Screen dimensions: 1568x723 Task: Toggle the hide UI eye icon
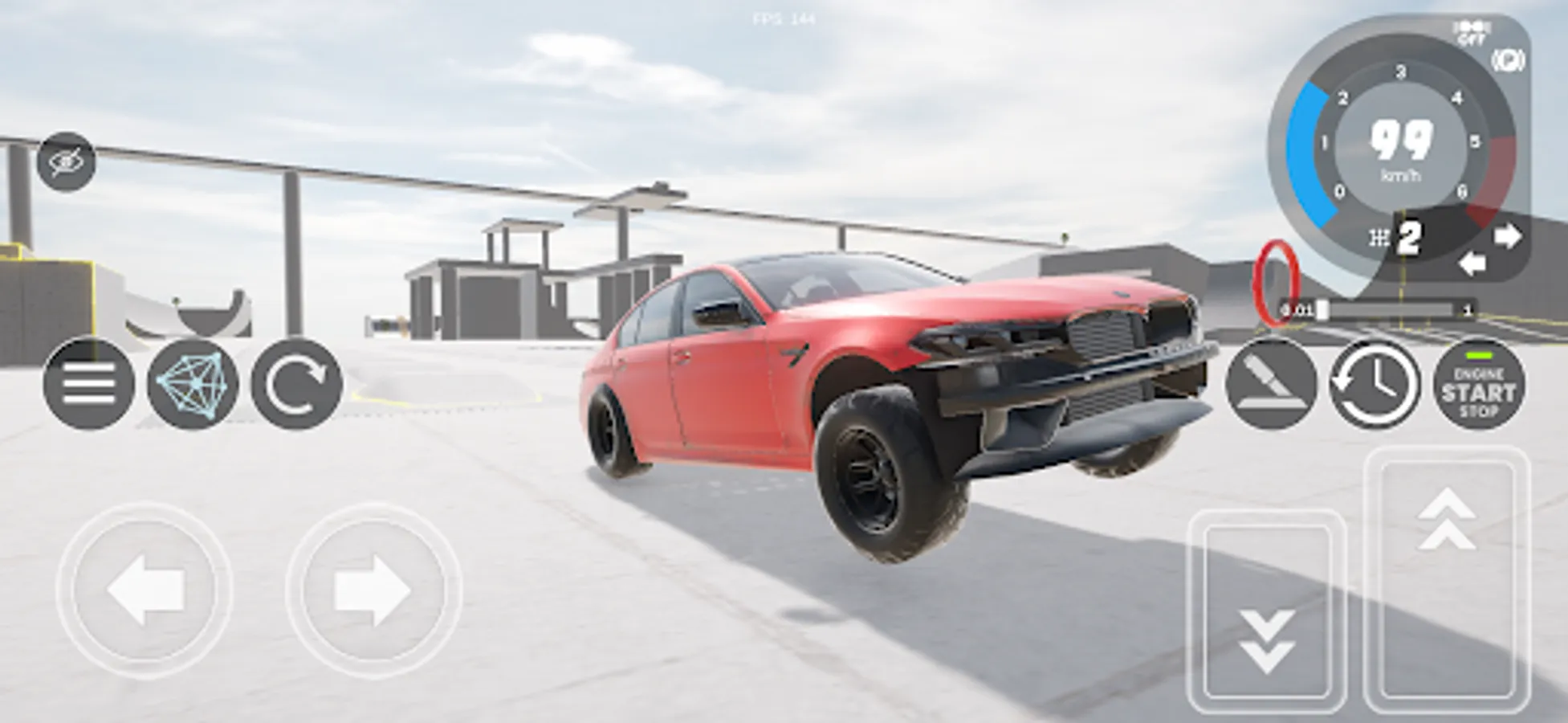click(x=67, y=161)
